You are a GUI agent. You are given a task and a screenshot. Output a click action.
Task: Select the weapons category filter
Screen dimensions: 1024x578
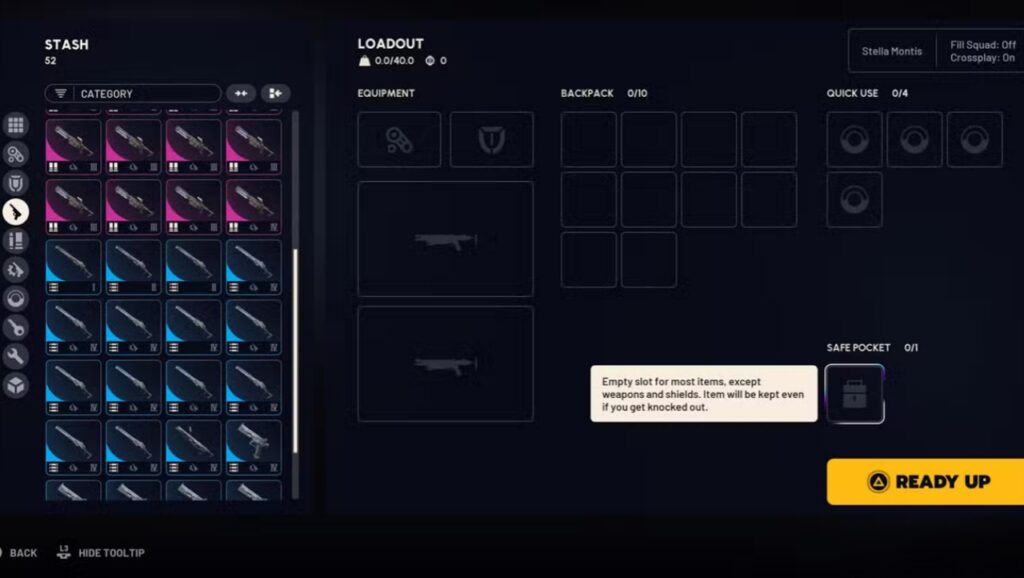[x=15, y=211]
